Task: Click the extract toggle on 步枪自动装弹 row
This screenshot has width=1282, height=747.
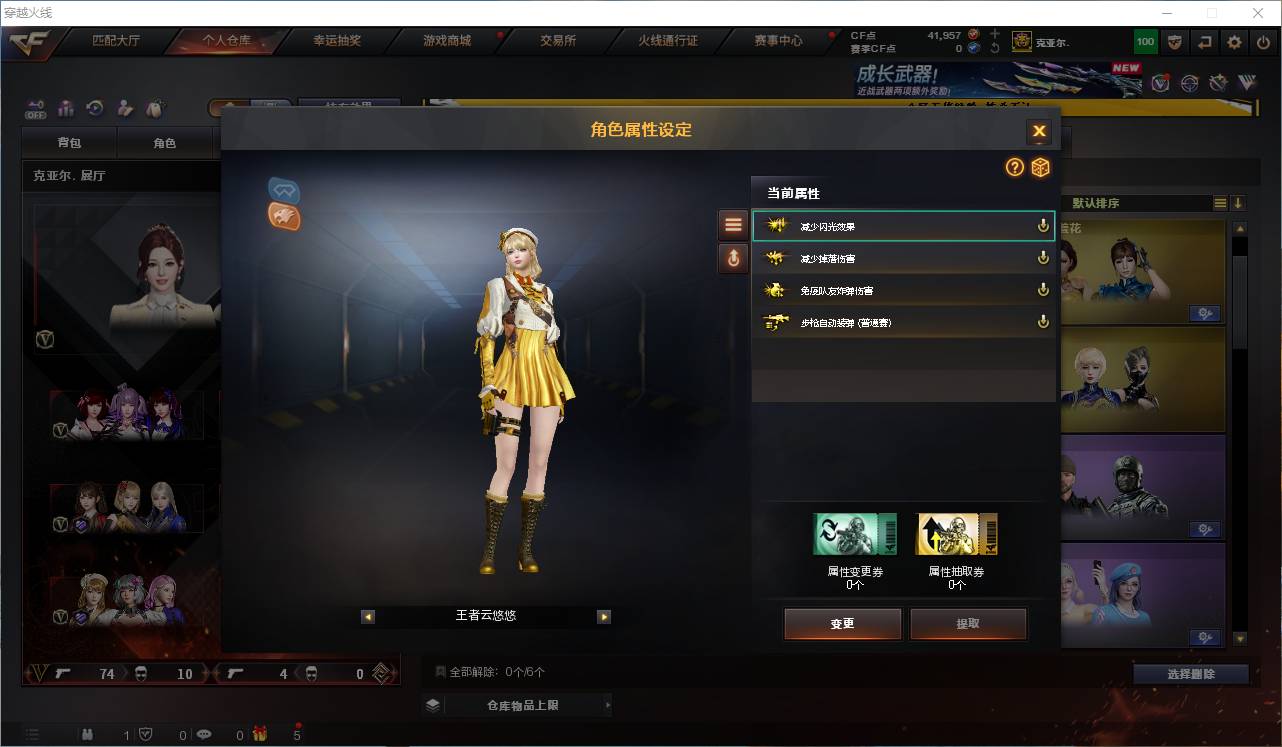Action: pos(1042,322)
